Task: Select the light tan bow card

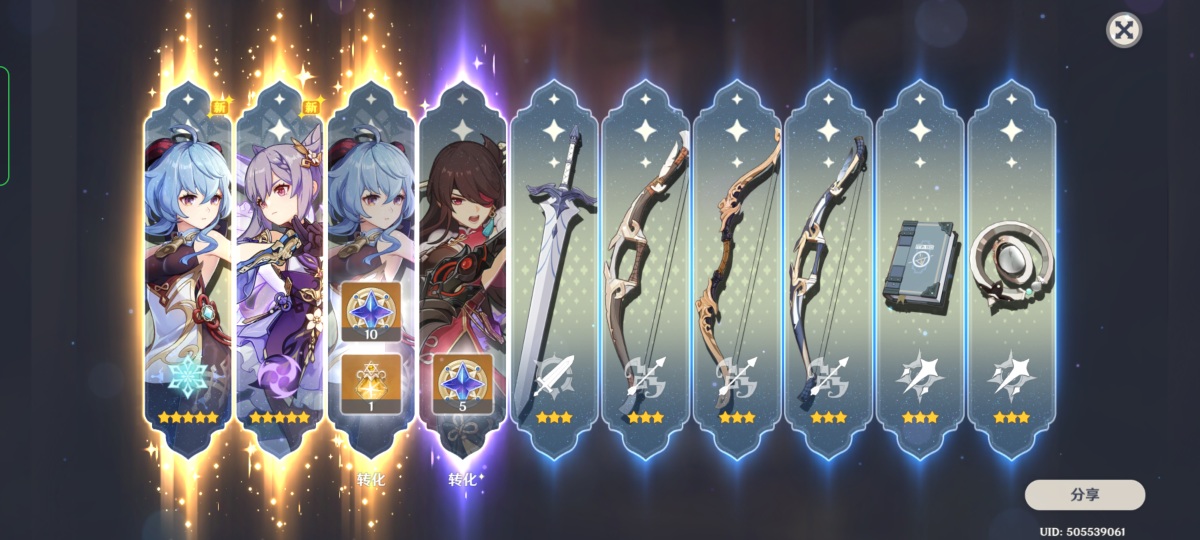Action: coord(737,270)
